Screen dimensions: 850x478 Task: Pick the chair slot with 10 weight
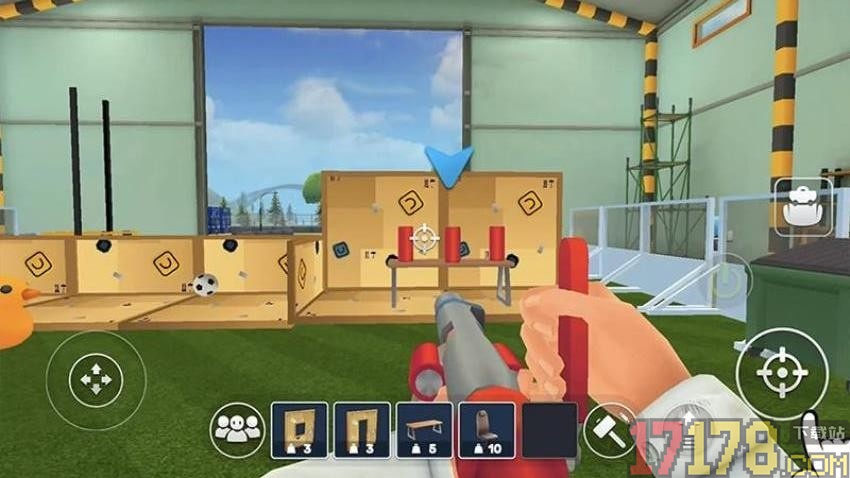pos(487,430)
